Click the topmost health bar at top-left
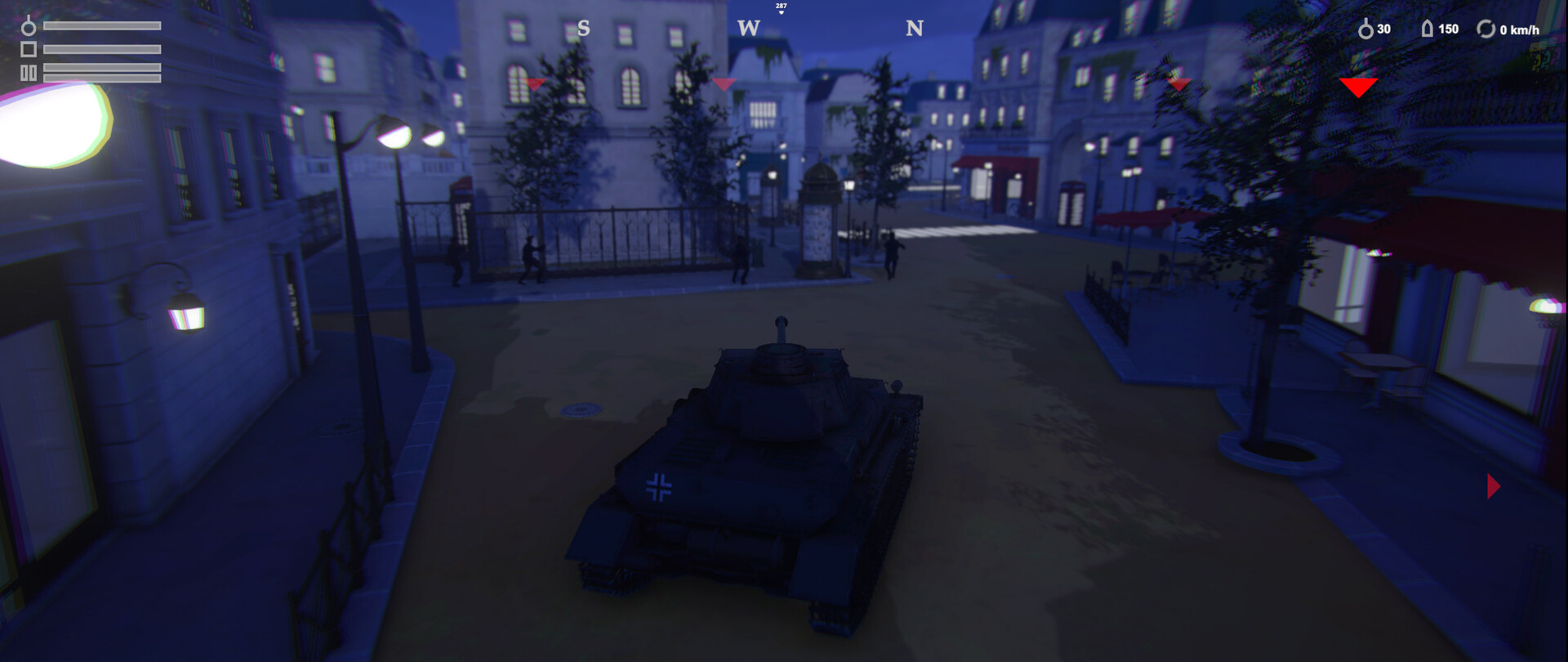Viewport: 1568px width, 662px height. 102,25
